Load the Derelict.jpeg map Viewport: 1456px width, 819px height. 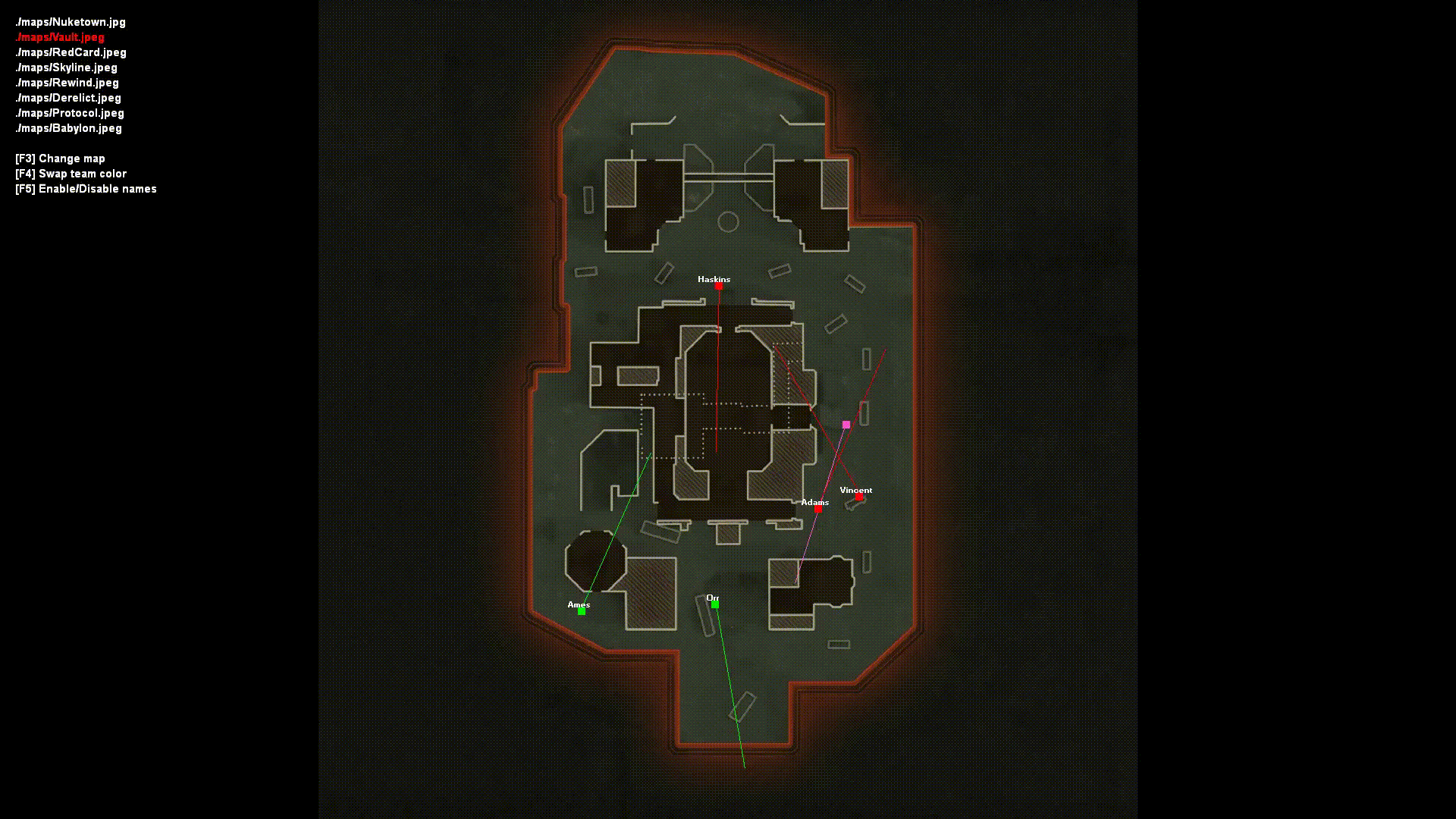(67, 98)
